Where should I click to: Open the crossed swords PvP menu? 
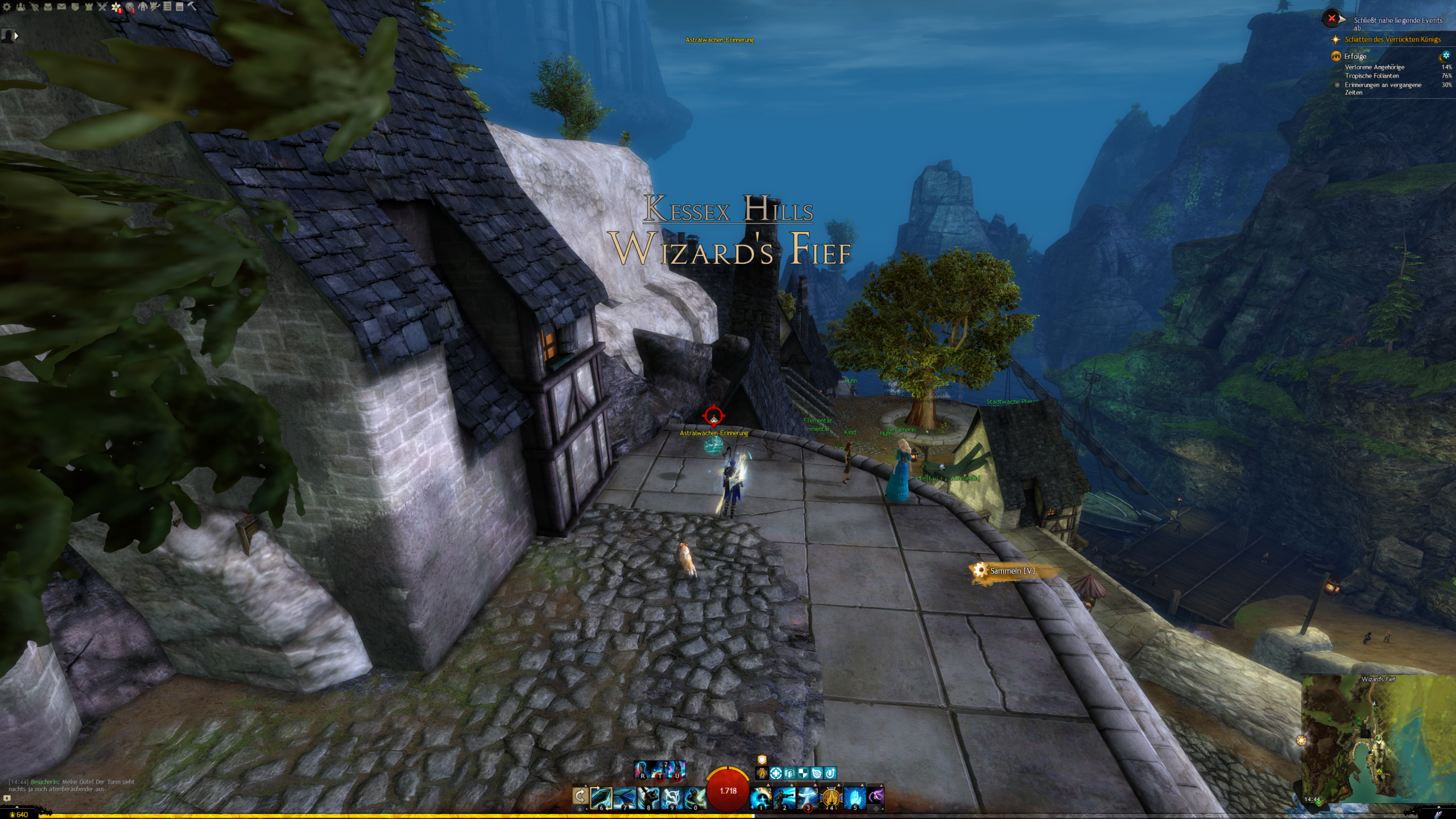pos(102,7)
